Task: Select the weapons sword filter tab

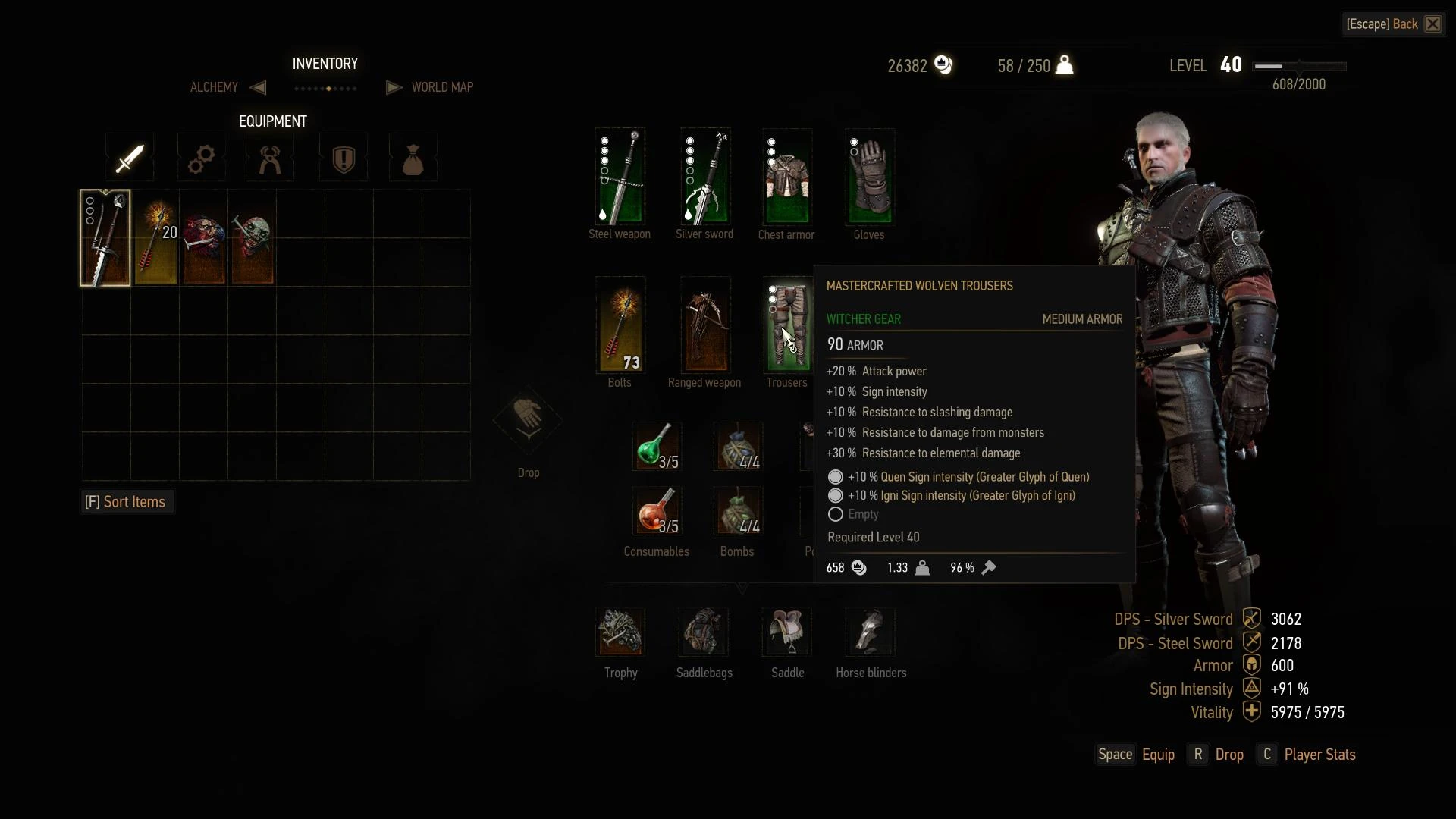Action: tap(130, 158)
